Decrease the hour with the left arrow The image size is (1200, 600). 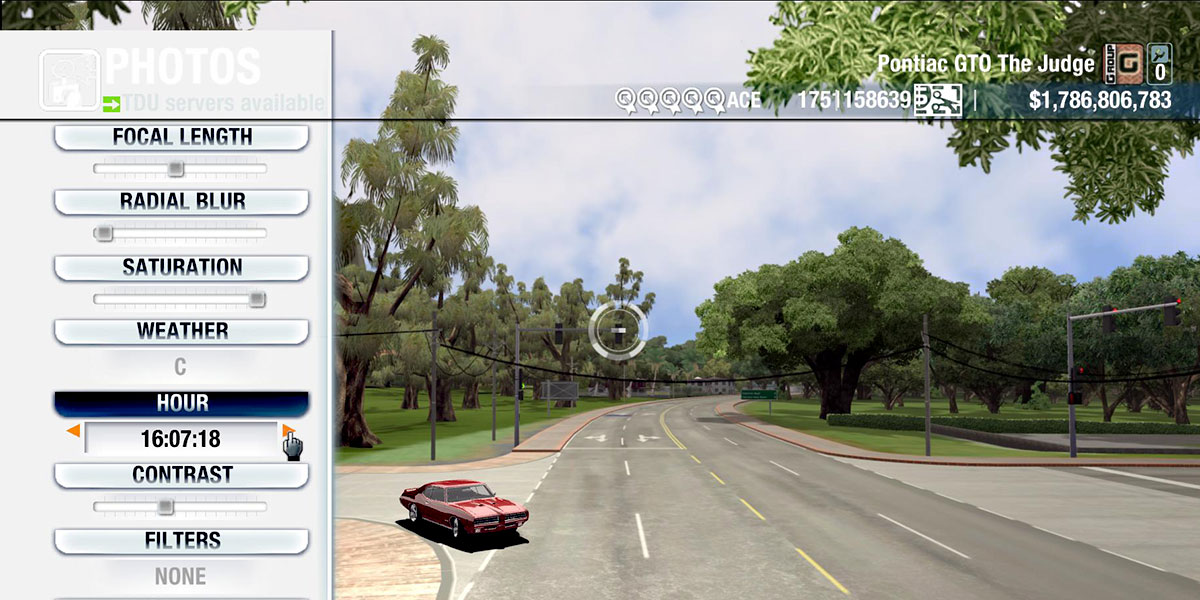(x=73, y=431)
